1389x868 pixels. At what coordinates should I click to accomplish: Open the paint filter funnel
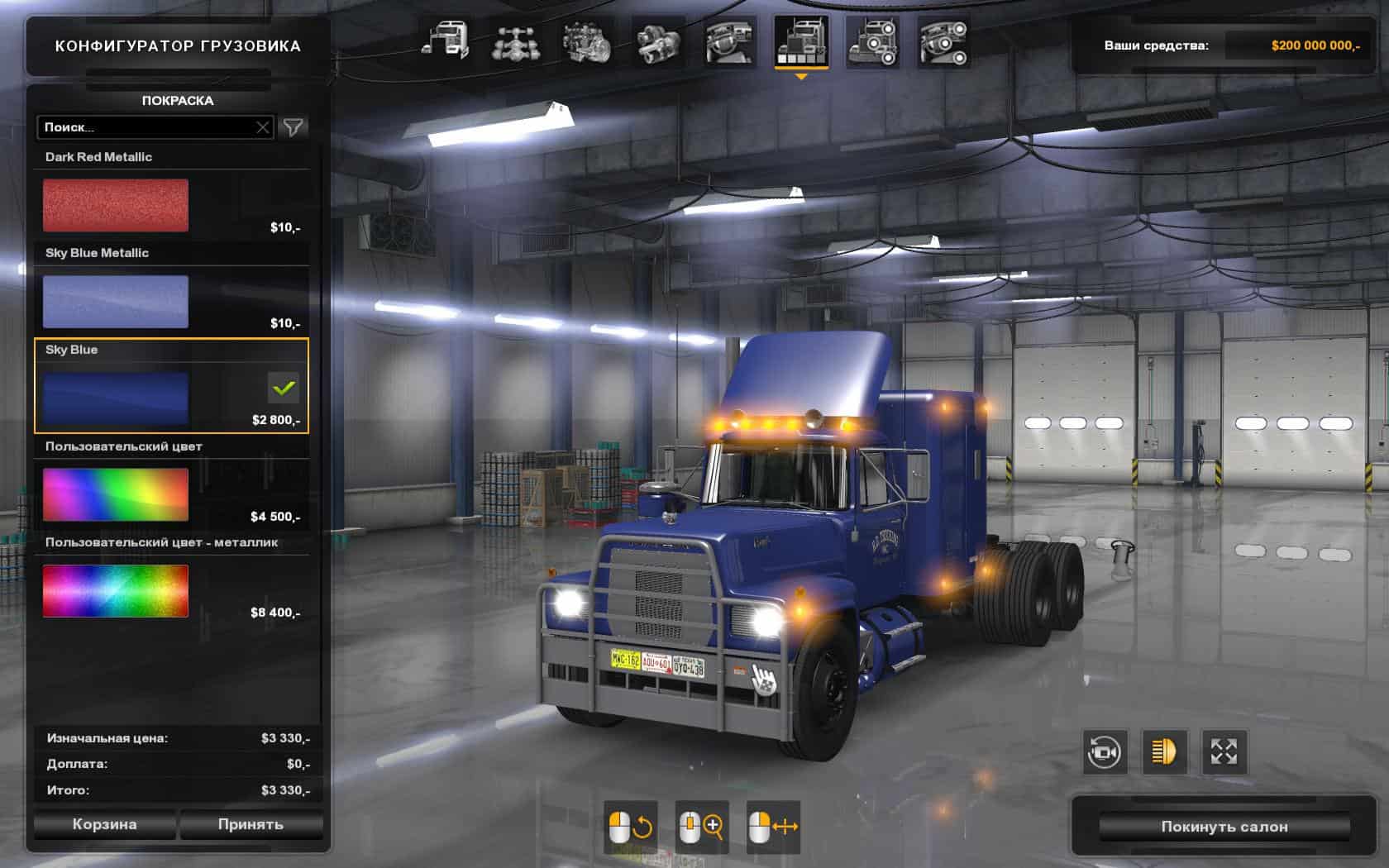294,127
